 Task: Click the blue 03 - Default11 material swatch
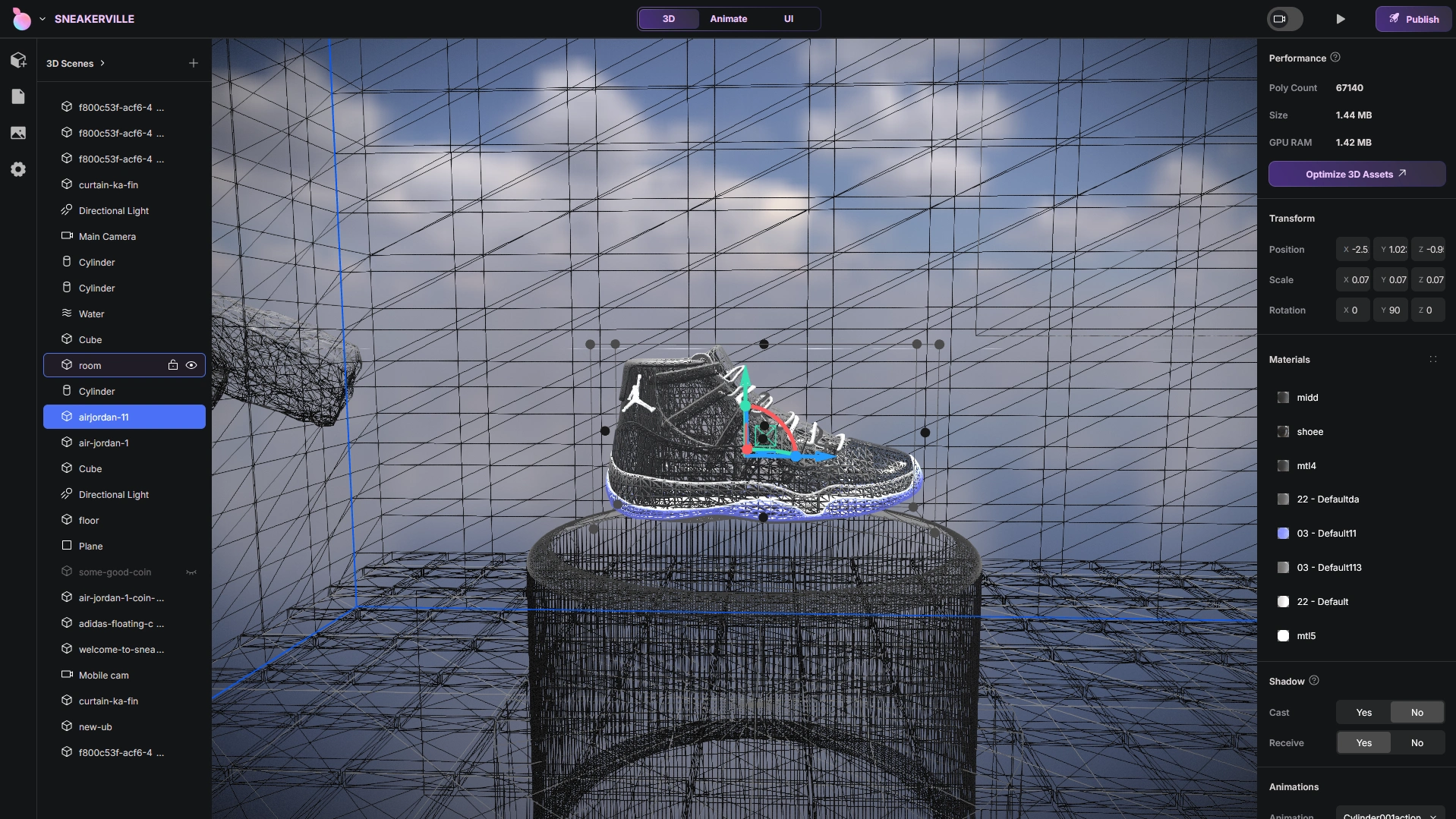tap(1284, 533)
